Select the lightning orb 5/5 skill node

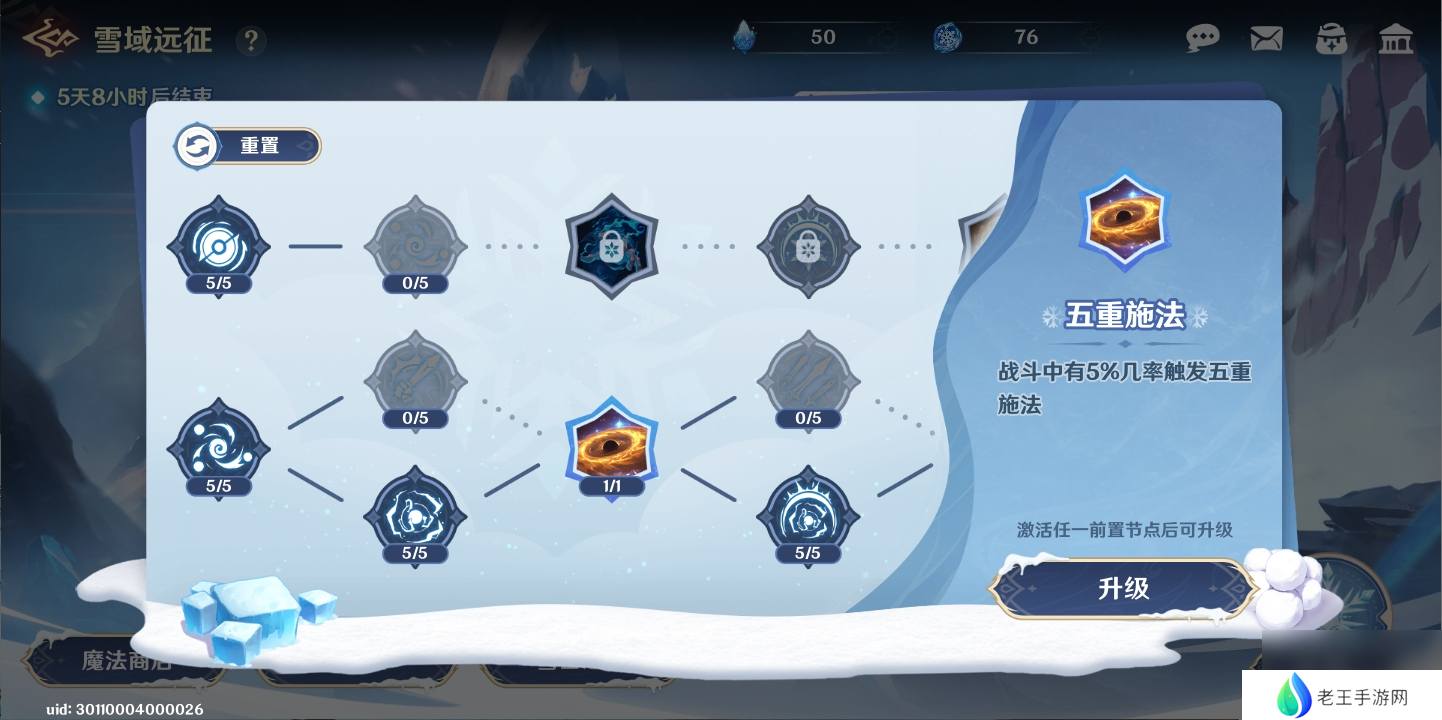415,514
